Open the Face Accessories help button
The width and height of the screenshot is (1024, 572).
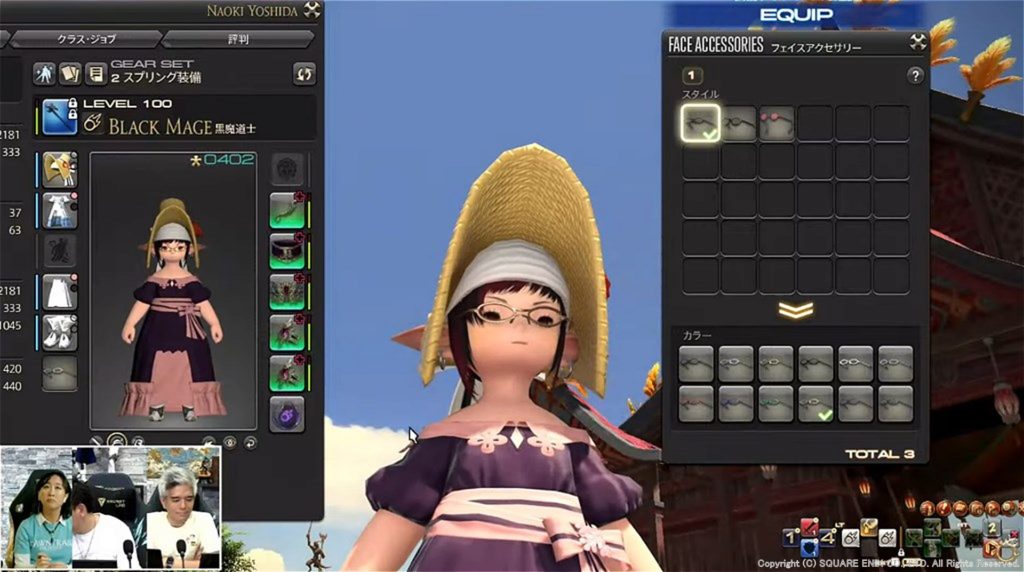point(914,76)
